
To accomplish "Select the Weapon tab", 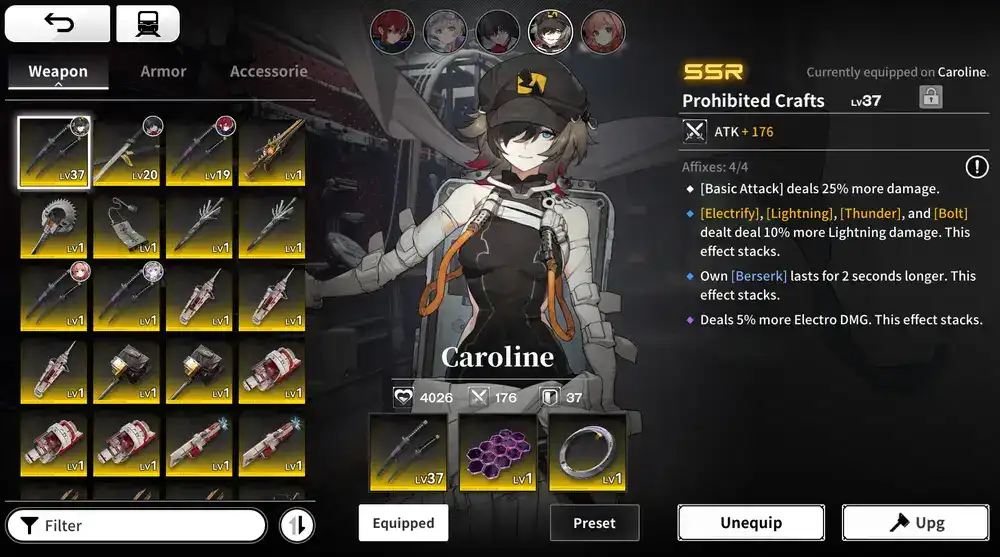I will click(58, 71).
